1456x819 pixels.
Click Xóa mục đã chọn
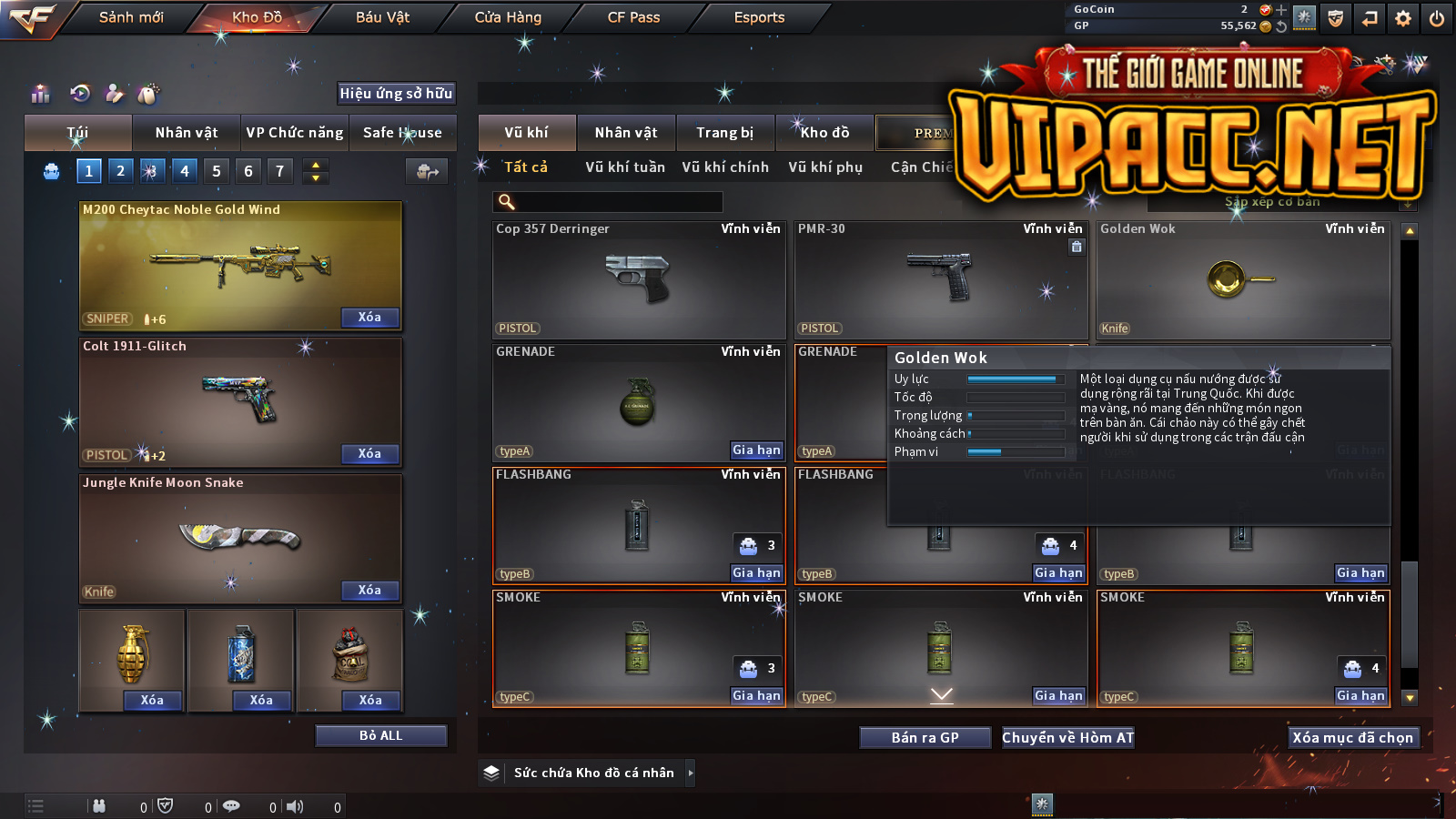1353,738
